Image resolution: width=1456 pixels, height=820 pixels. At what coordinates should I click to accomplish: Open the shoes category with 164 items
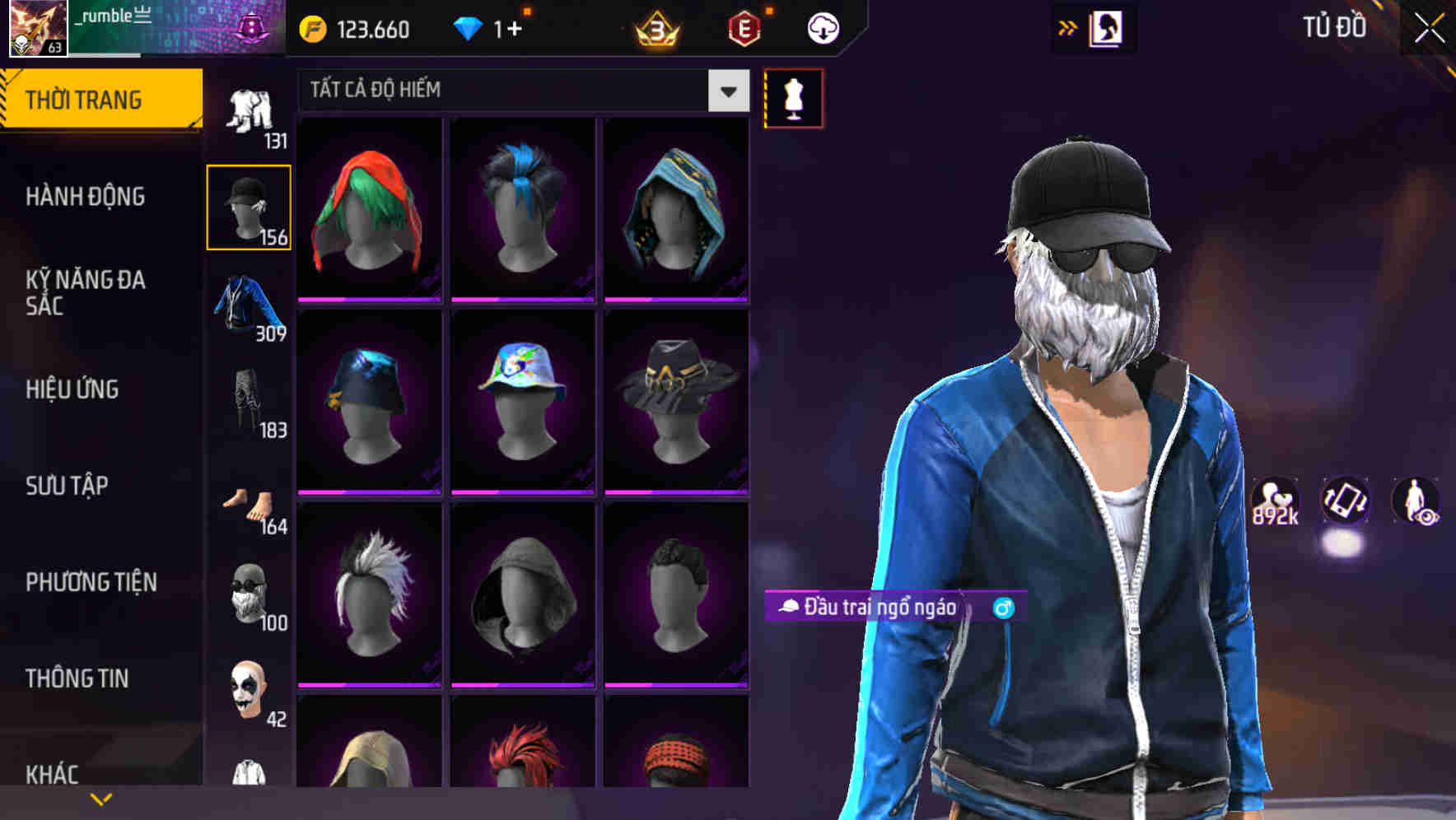click(x=248, y=500)
